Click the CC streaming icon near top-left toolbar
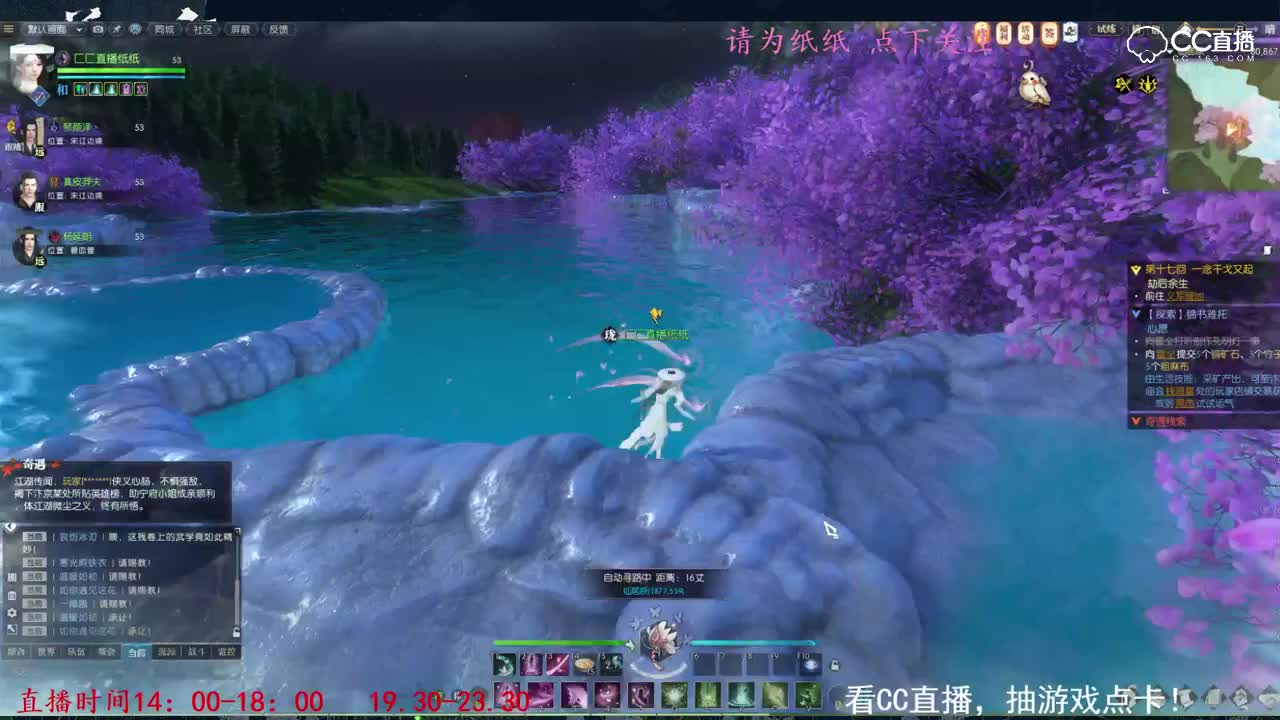Viewport: 1280px width, 720px height. pos(136,29)
